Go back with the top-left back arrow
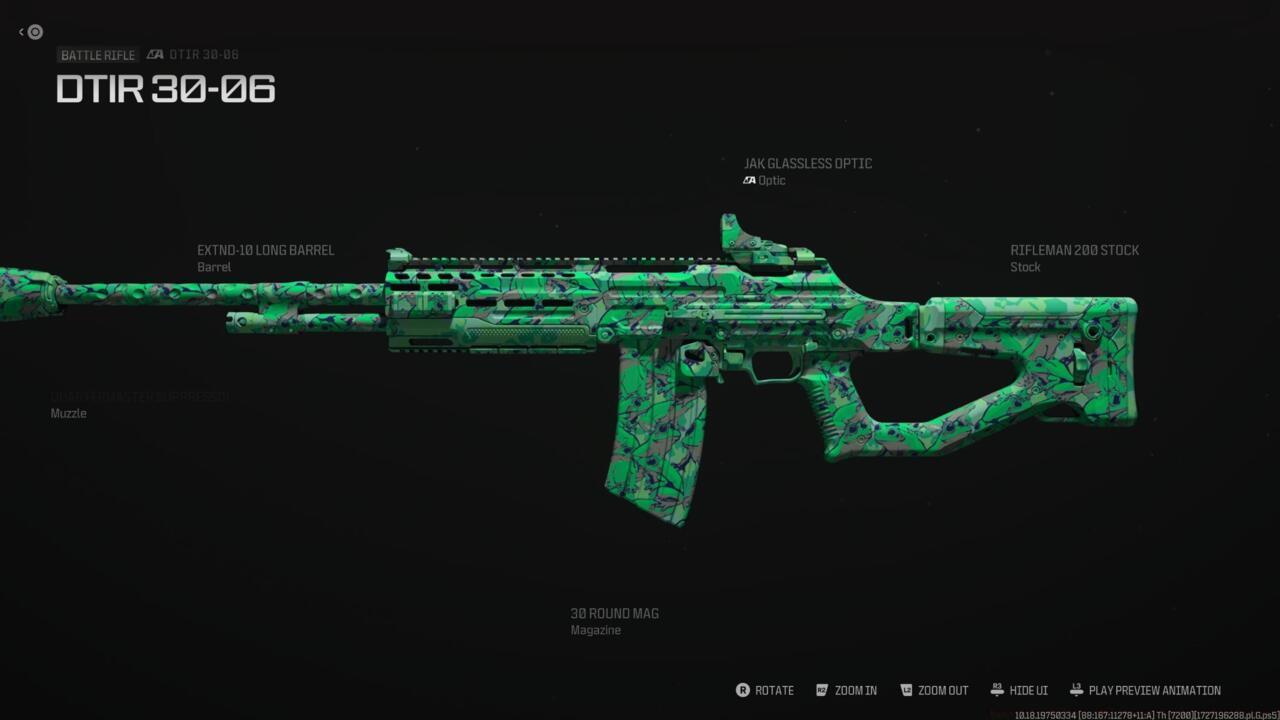 31,32
